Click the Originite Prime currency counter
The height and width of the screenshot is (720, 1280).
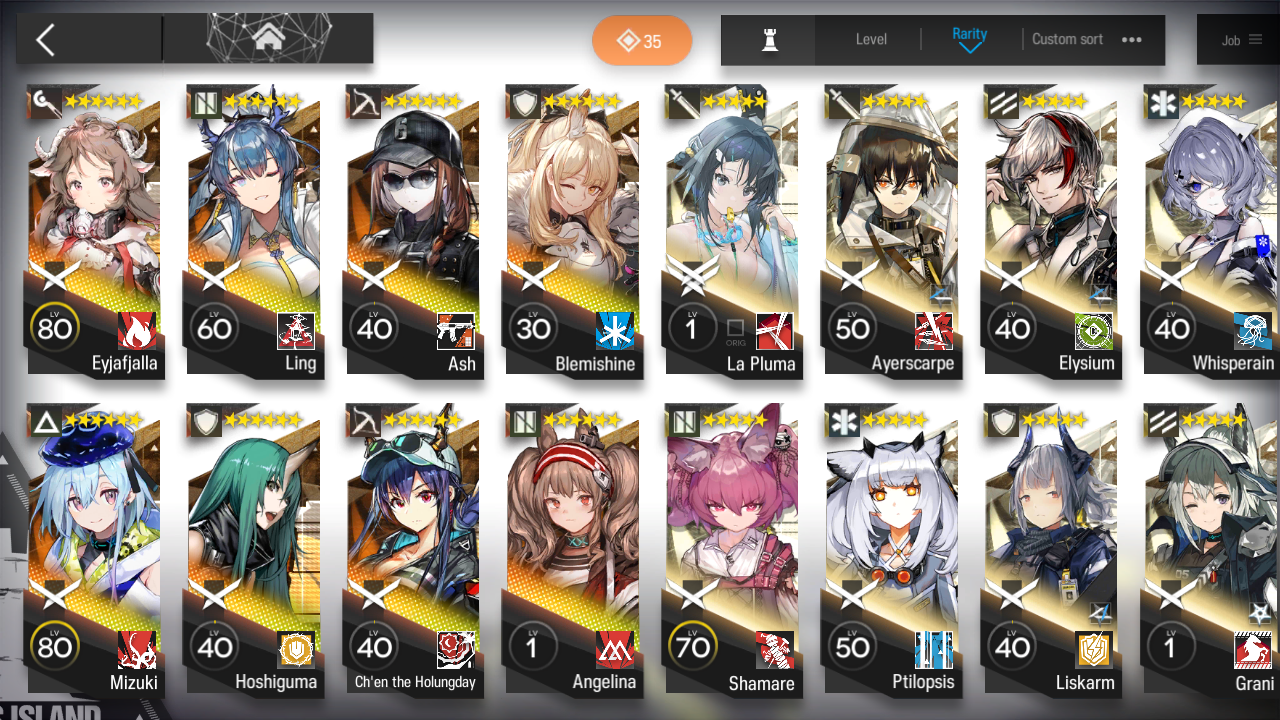642,42
